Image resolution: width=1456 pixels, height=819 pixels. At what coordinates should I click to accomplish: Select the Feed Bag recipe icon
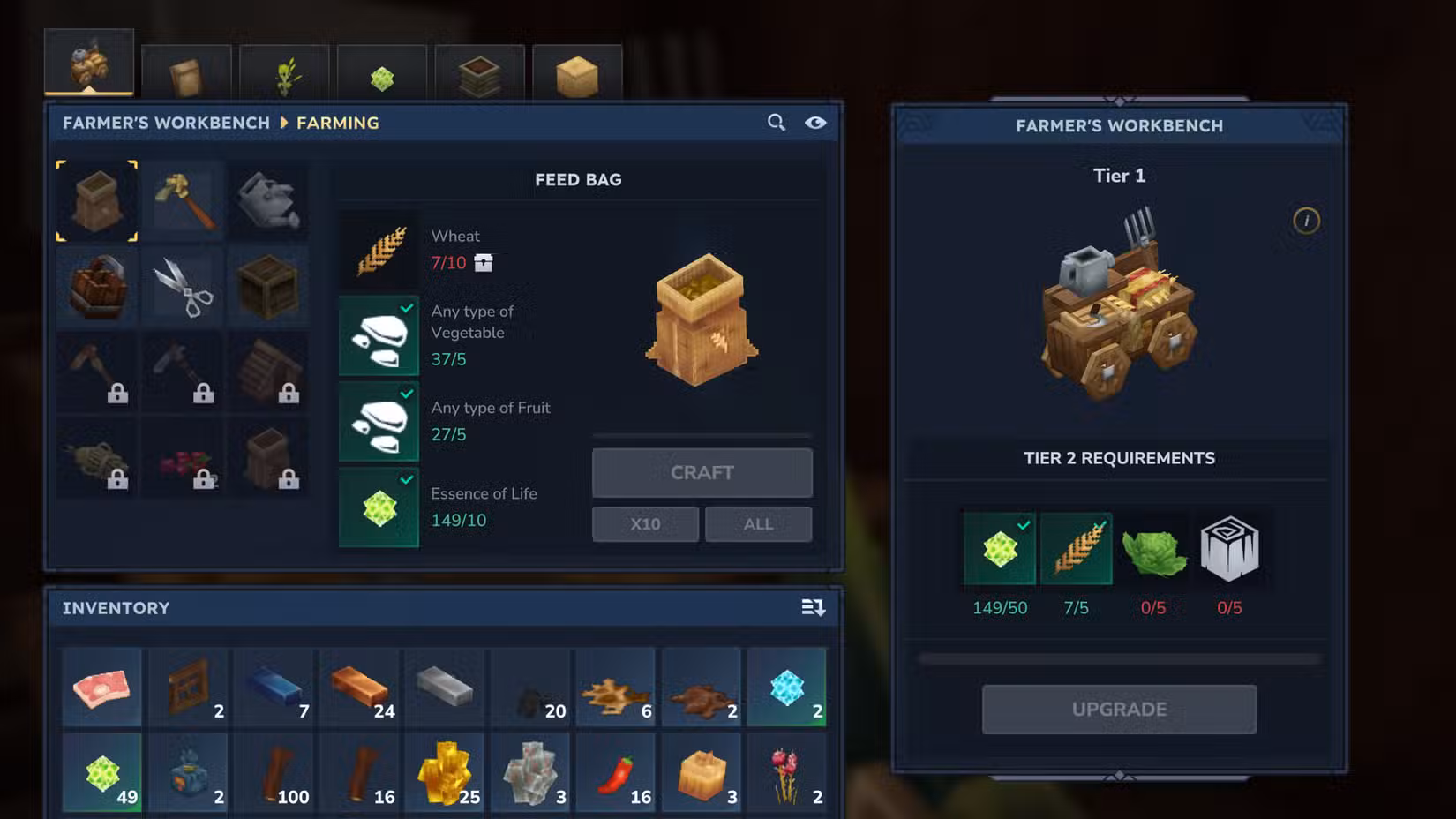pyautogui.click(x=97, y=200)
